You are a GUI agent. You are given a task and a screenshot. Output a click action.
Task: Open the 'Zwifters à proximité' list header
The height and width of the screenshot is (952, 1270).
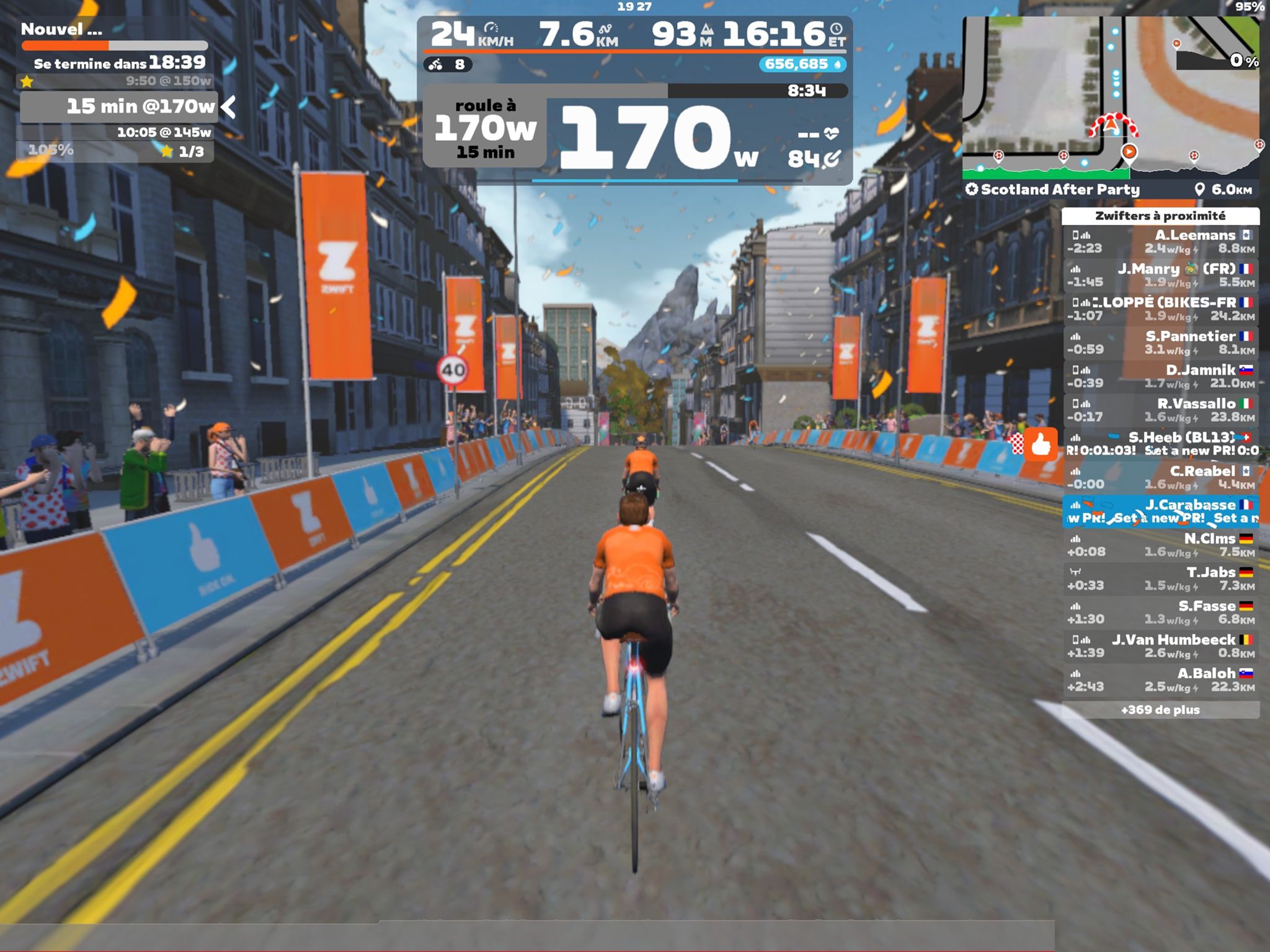[x=1160, y=216]
